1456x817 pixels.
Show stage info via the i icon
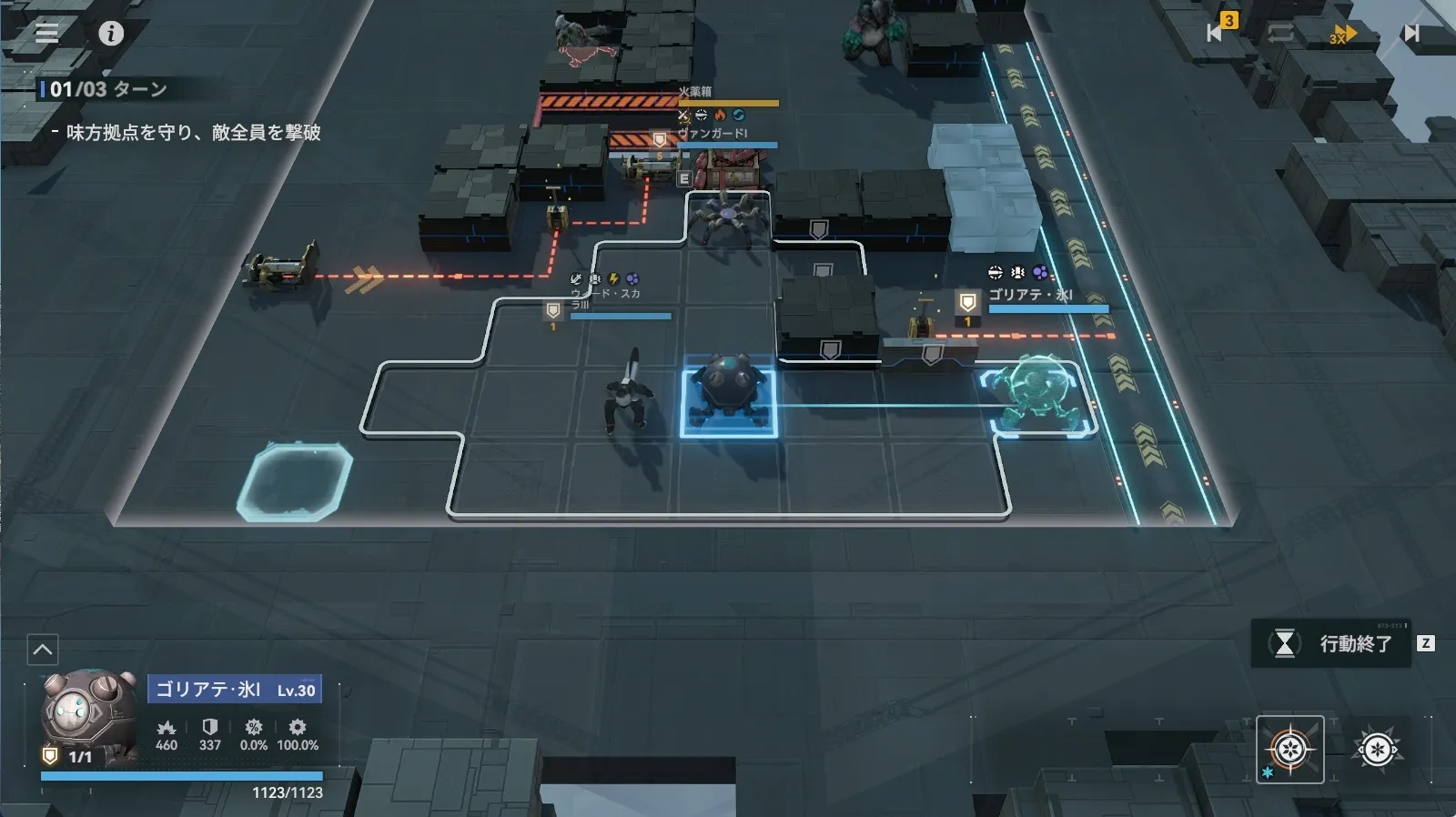(111, 34)
